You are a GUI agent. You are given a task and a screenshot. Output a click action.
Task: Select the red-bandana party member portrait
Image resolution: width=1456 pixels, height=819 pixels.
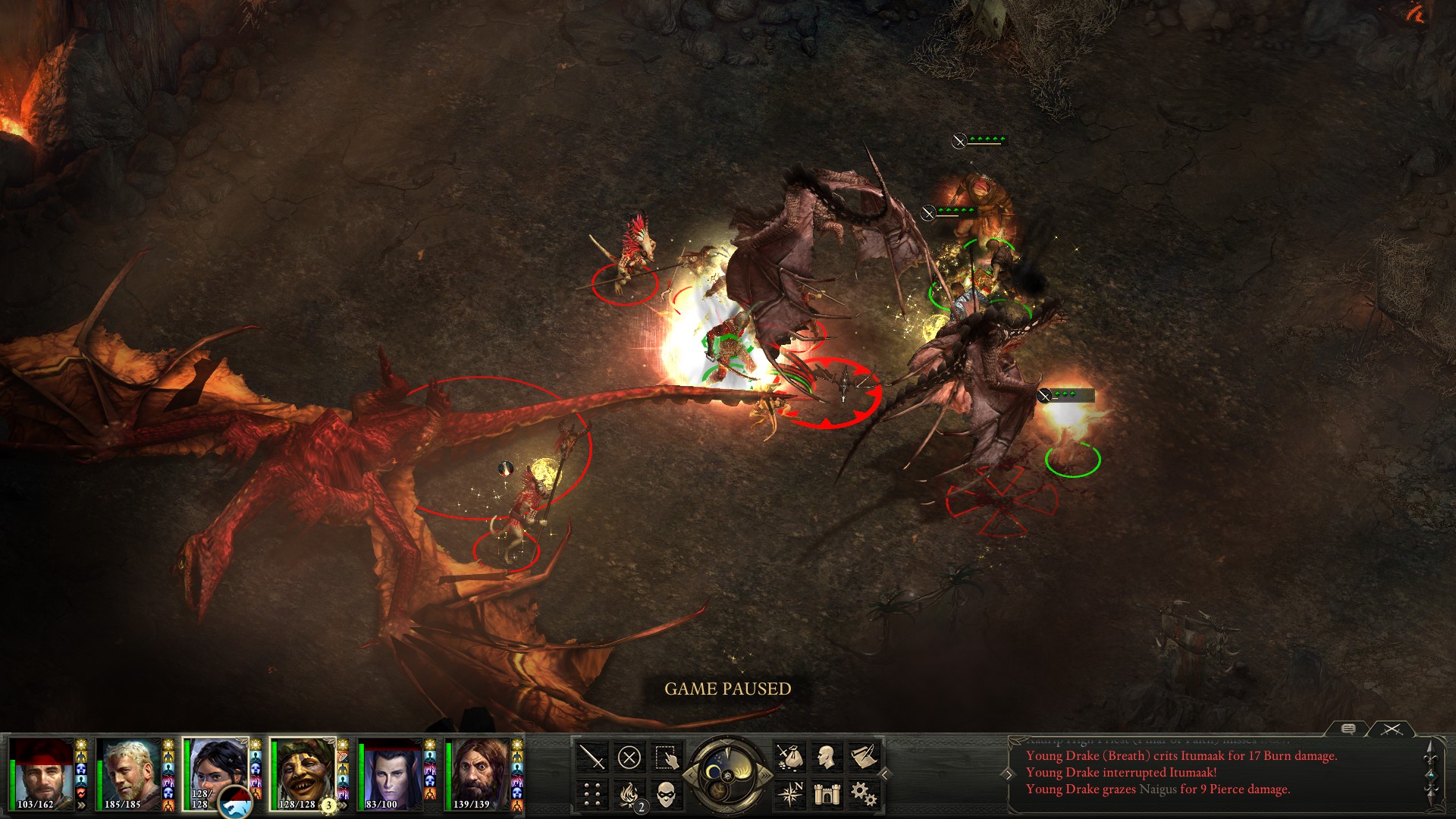click(x=42, y=773)
